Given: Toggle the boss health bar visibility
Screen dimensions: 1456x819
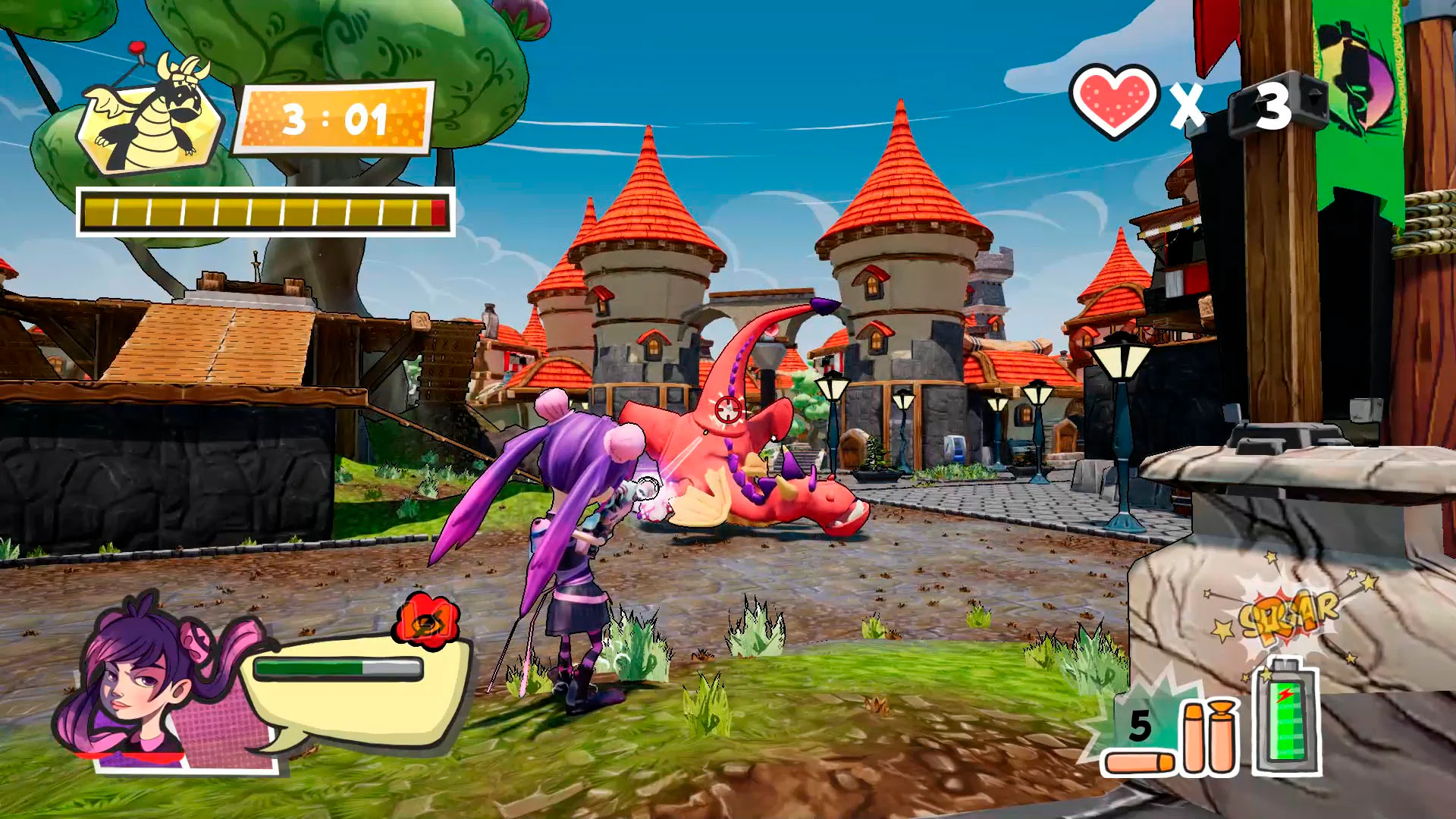Looking at the screenshot, I should [x=265, y=212].
